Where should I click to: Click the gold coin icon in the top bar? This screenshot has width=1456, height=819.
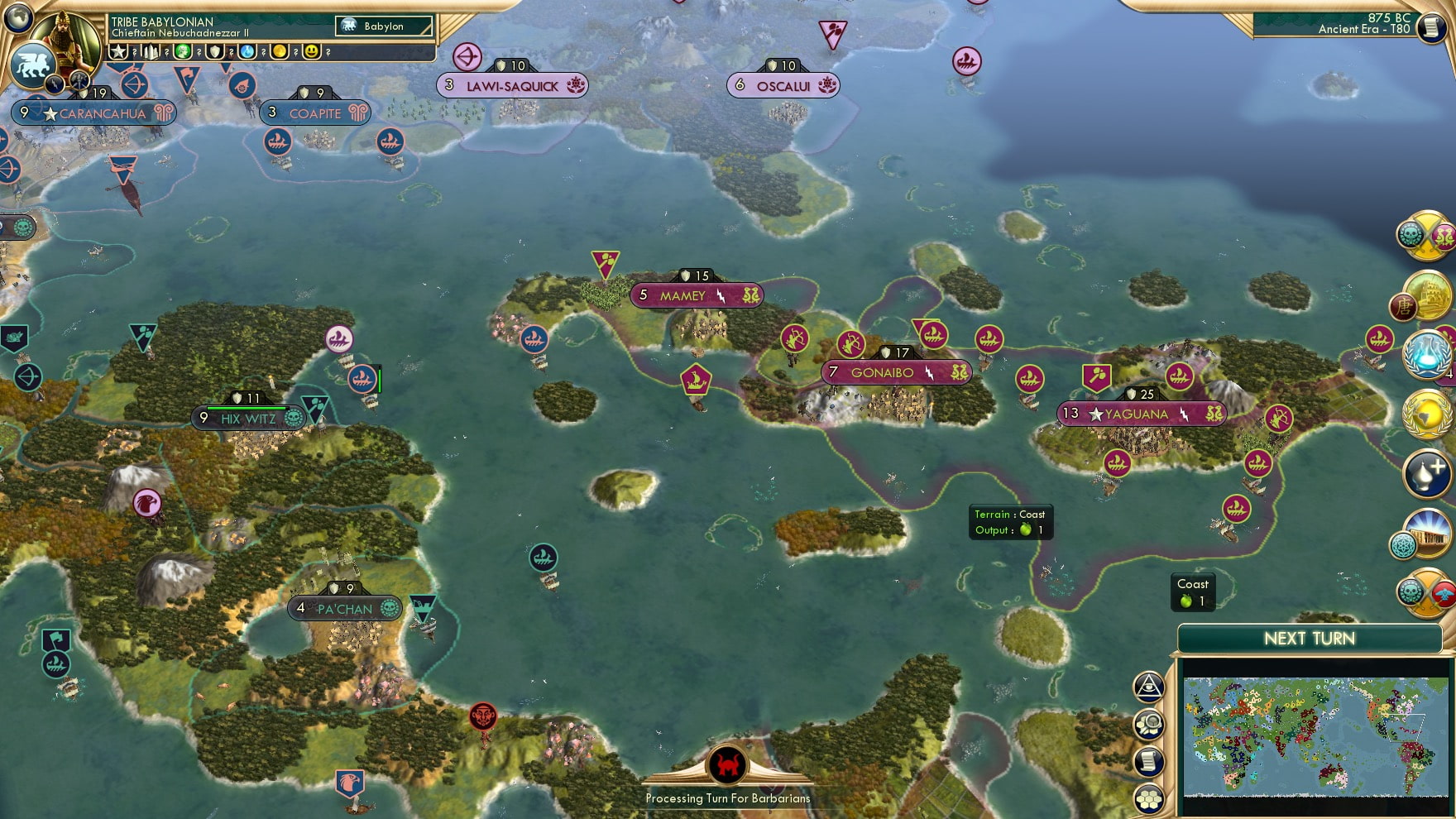280,51
